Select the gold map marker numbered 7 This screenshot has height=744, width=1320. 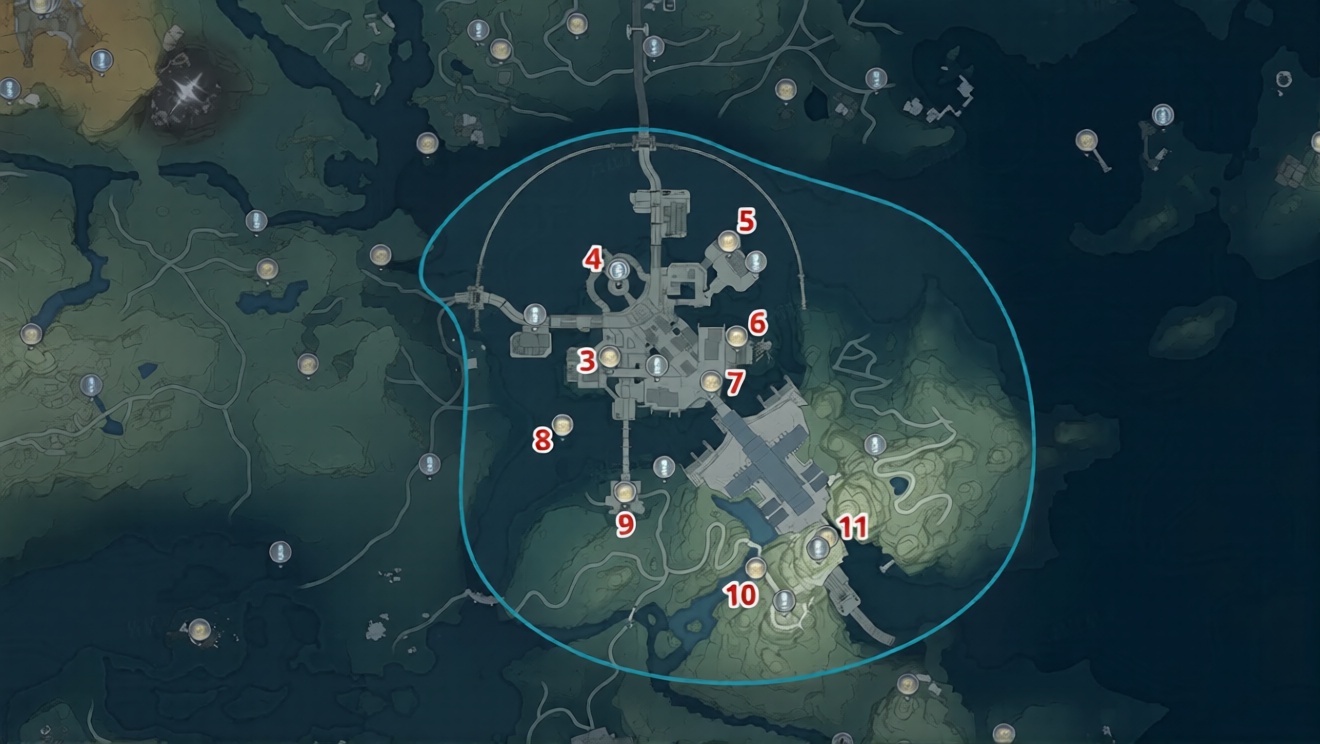point(711,380)
